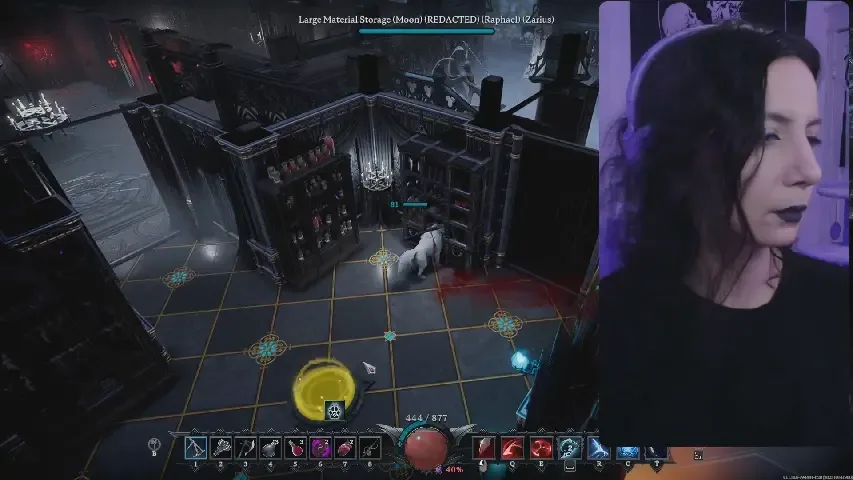Cast the red sweeping slash Q ability
Image resolution: width=853 pixels, height=480 pixels.
pos(512,448)
